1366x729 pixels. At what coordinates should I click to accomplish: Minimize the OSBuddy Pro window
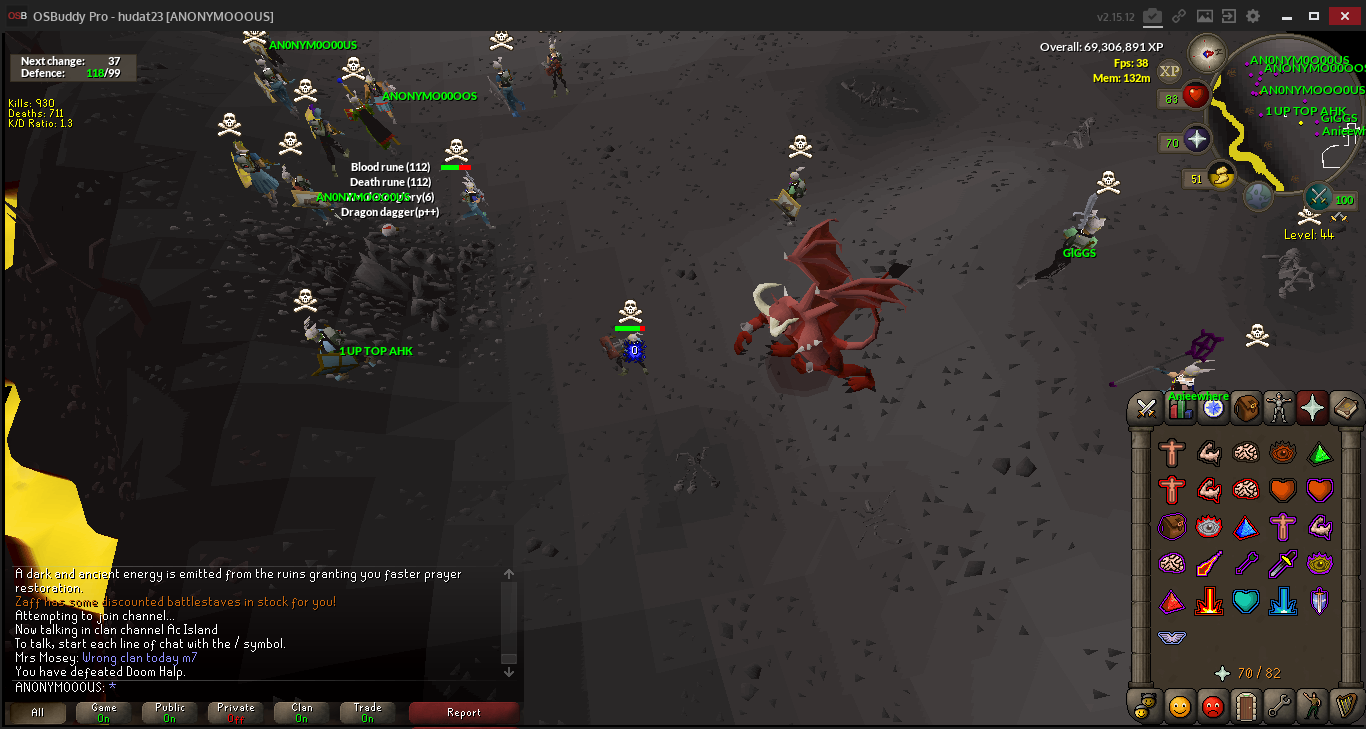pyautogui.click(x=1286, y=16)
